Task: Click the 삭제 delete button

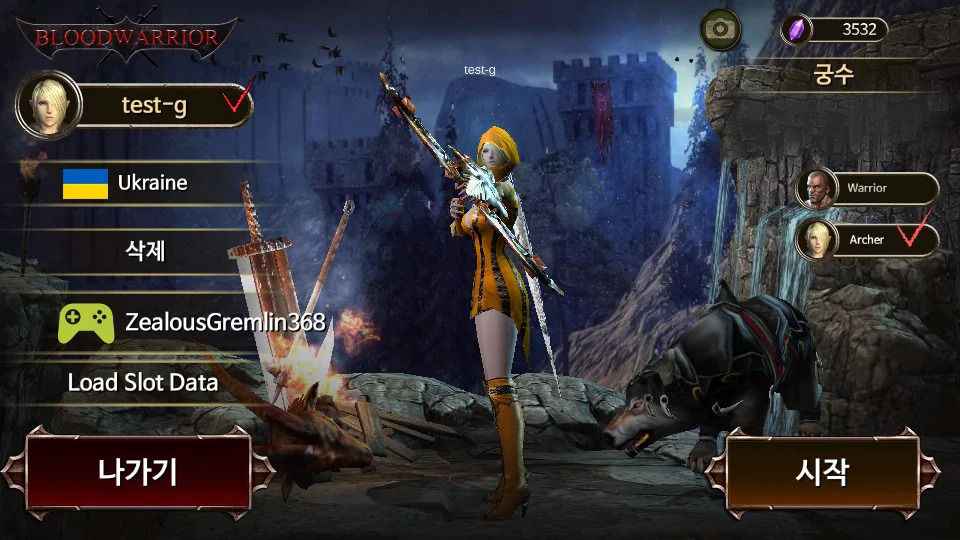Action: (x=145, y=250)
